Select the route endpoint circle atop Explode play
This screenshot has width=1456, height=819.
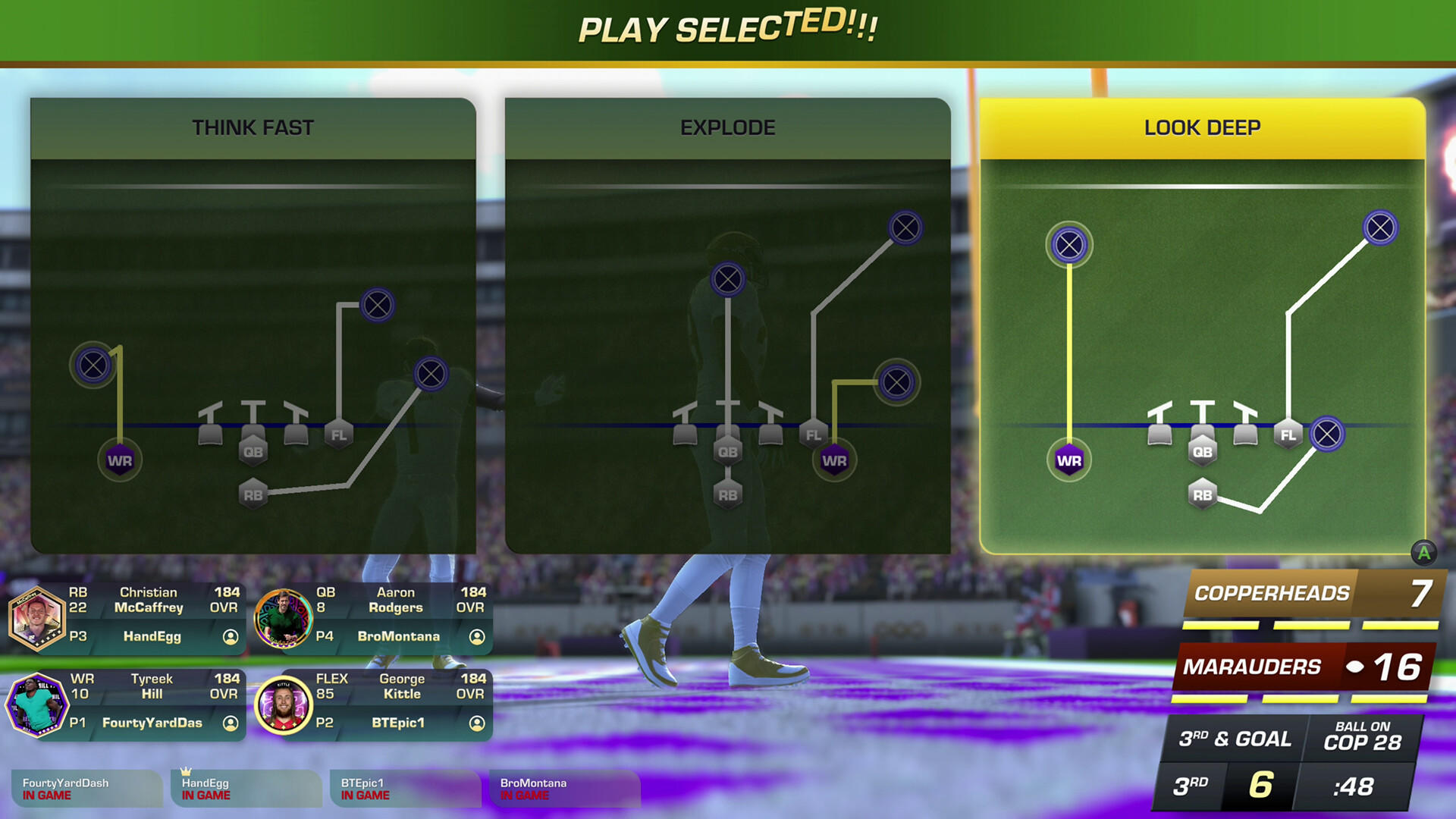point(726,280)
